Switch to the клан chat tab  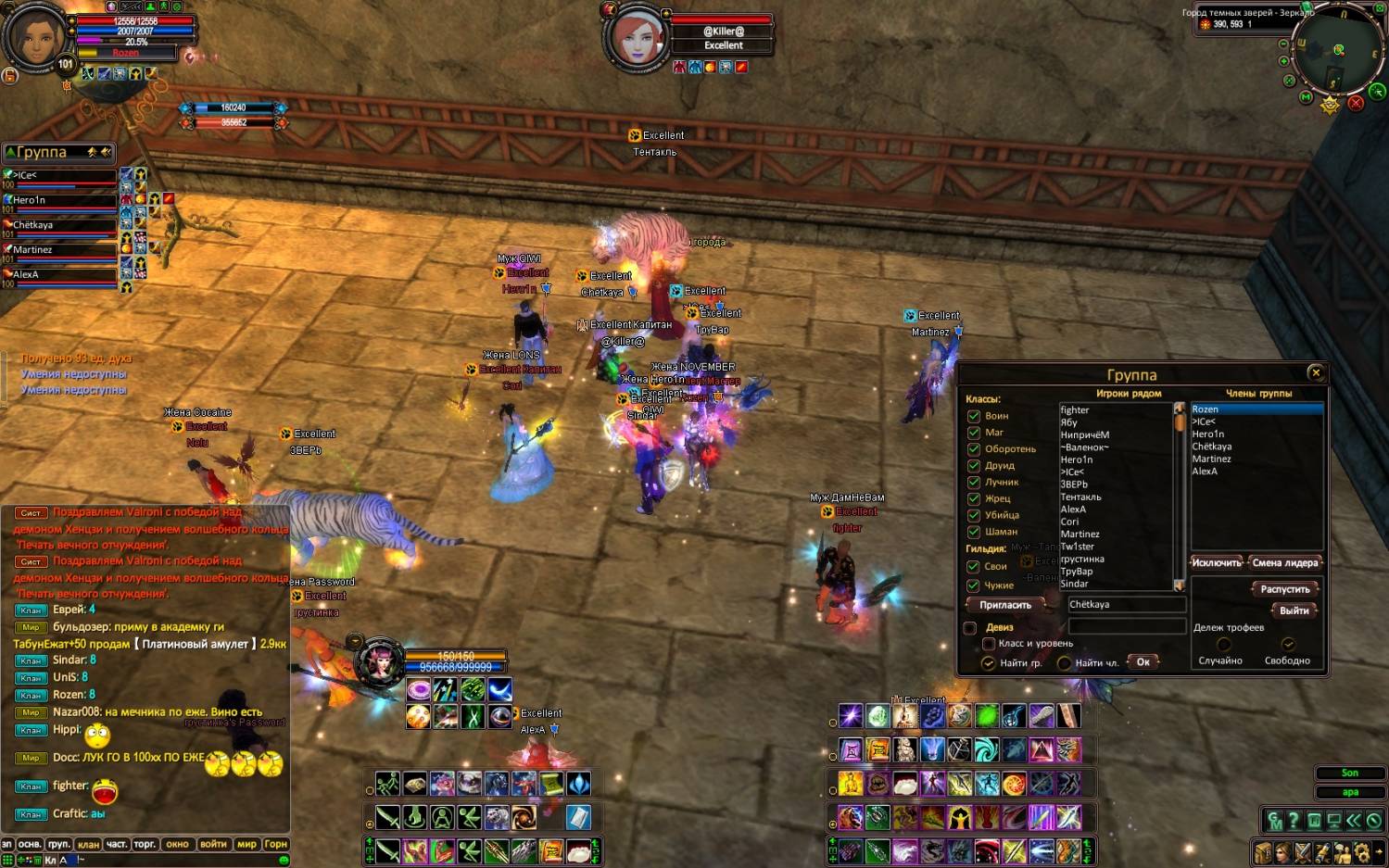click(x=88, y=844)
